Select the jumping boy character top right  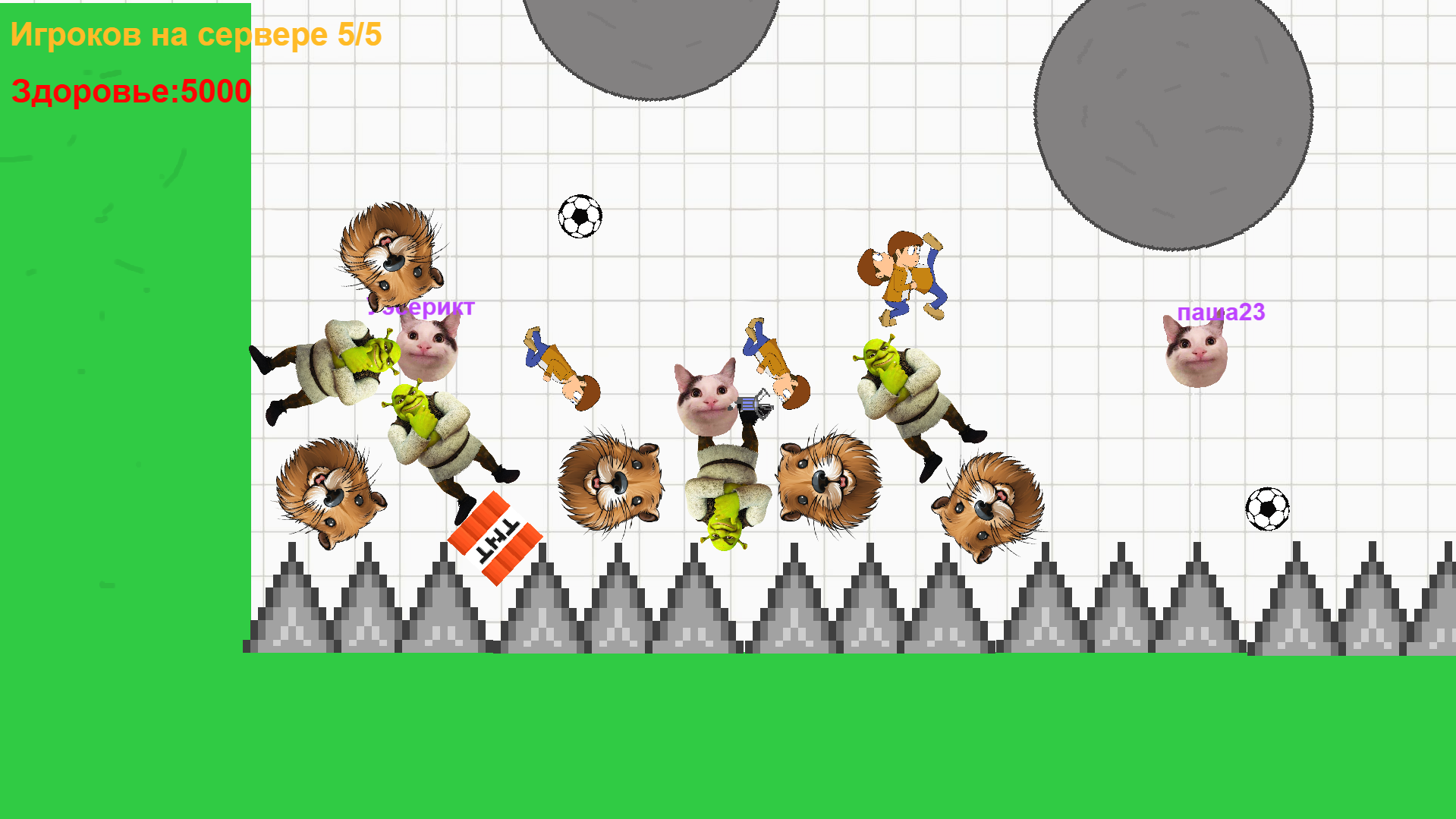[x=903, y=273]
